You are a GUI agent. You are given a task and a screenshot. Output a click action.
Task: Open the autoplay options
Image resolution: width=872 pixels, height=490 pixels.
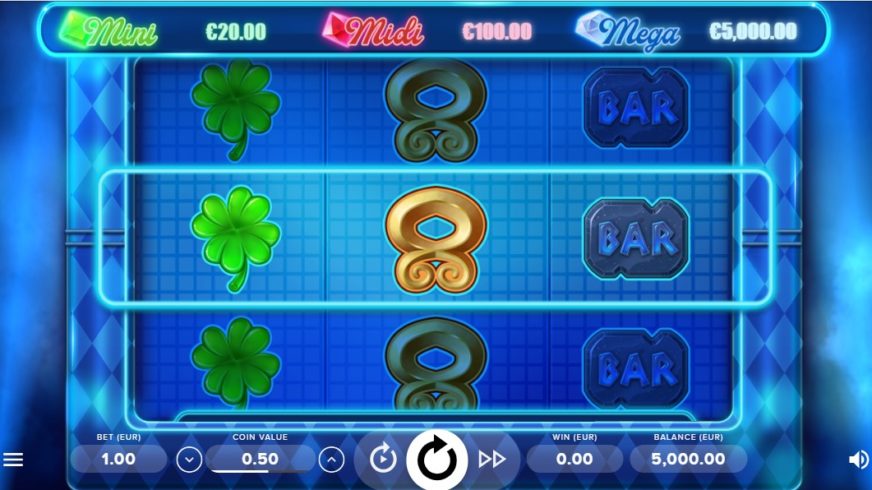click(x=383, y=459)
